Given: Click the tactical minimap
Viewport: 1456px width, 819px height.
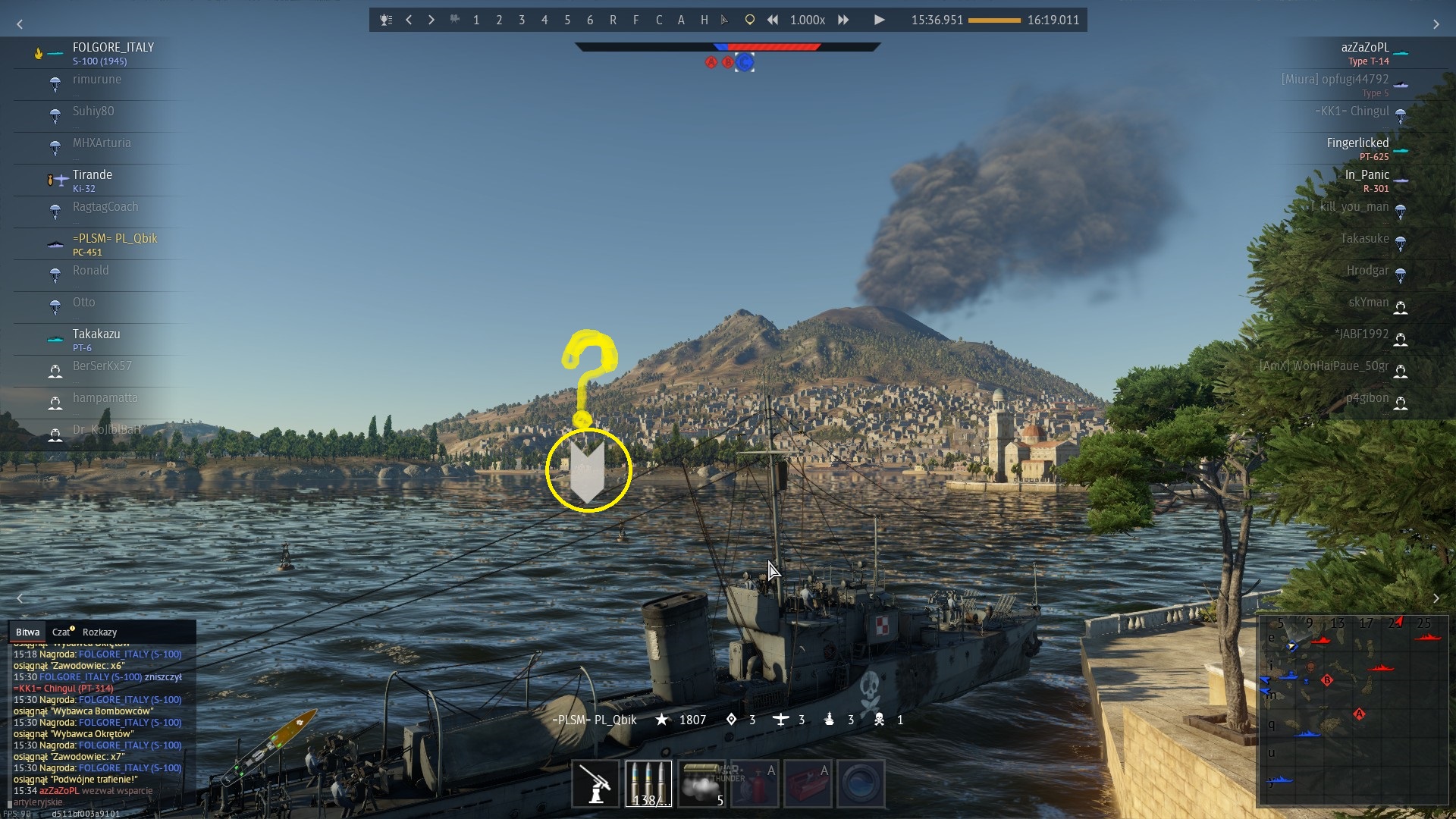Looking at the screenshot, I should coord(1353,710).
